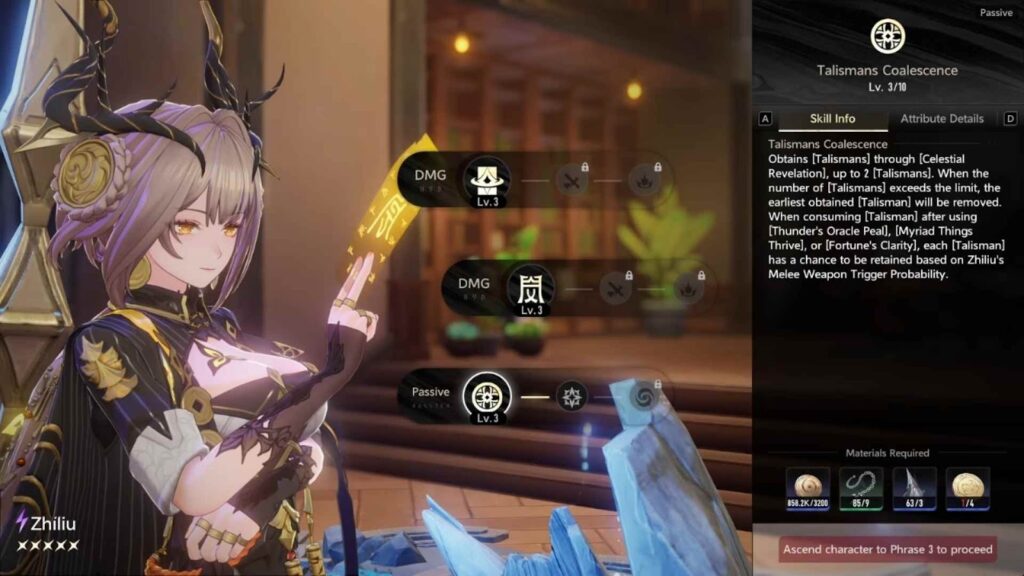Screen dimensions: 1024x576
Task: Inspect the shard material showing 63/3
Action: (x=914, y=489)
